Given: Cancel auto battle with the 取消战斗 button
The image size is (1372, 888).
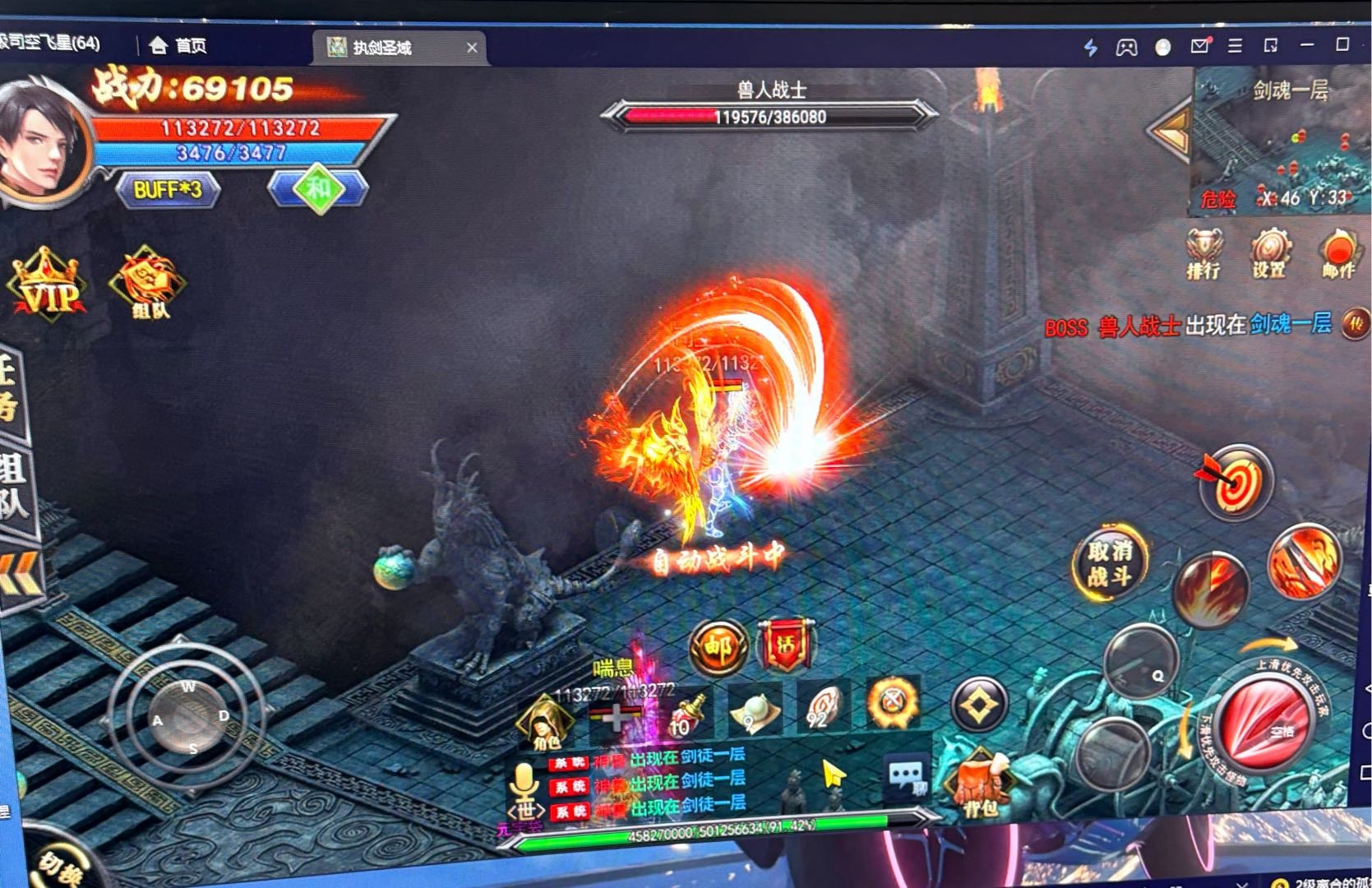Looking at the screenshot, I should coord(1110,562).
